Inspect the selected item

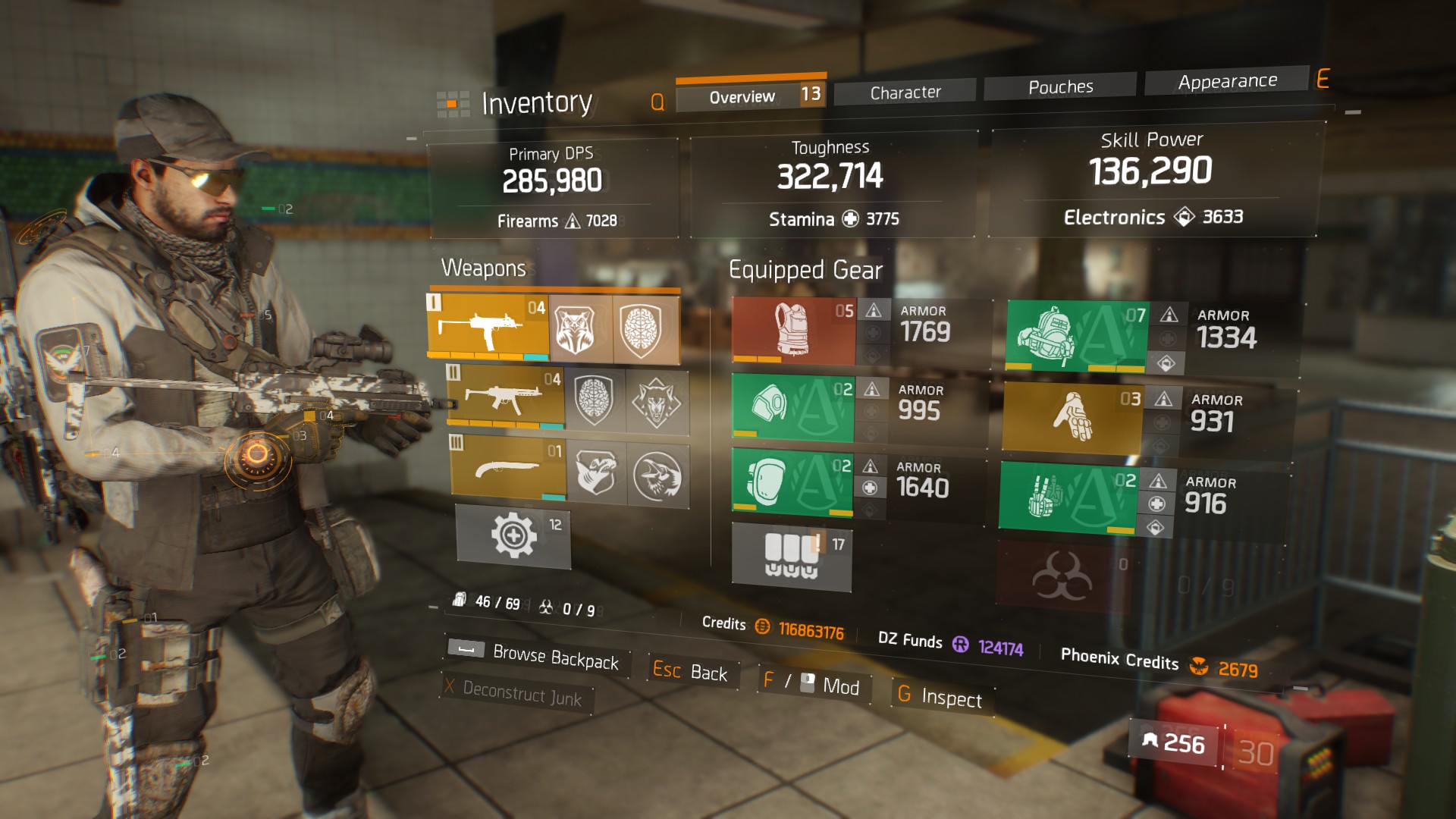point(940,696)
